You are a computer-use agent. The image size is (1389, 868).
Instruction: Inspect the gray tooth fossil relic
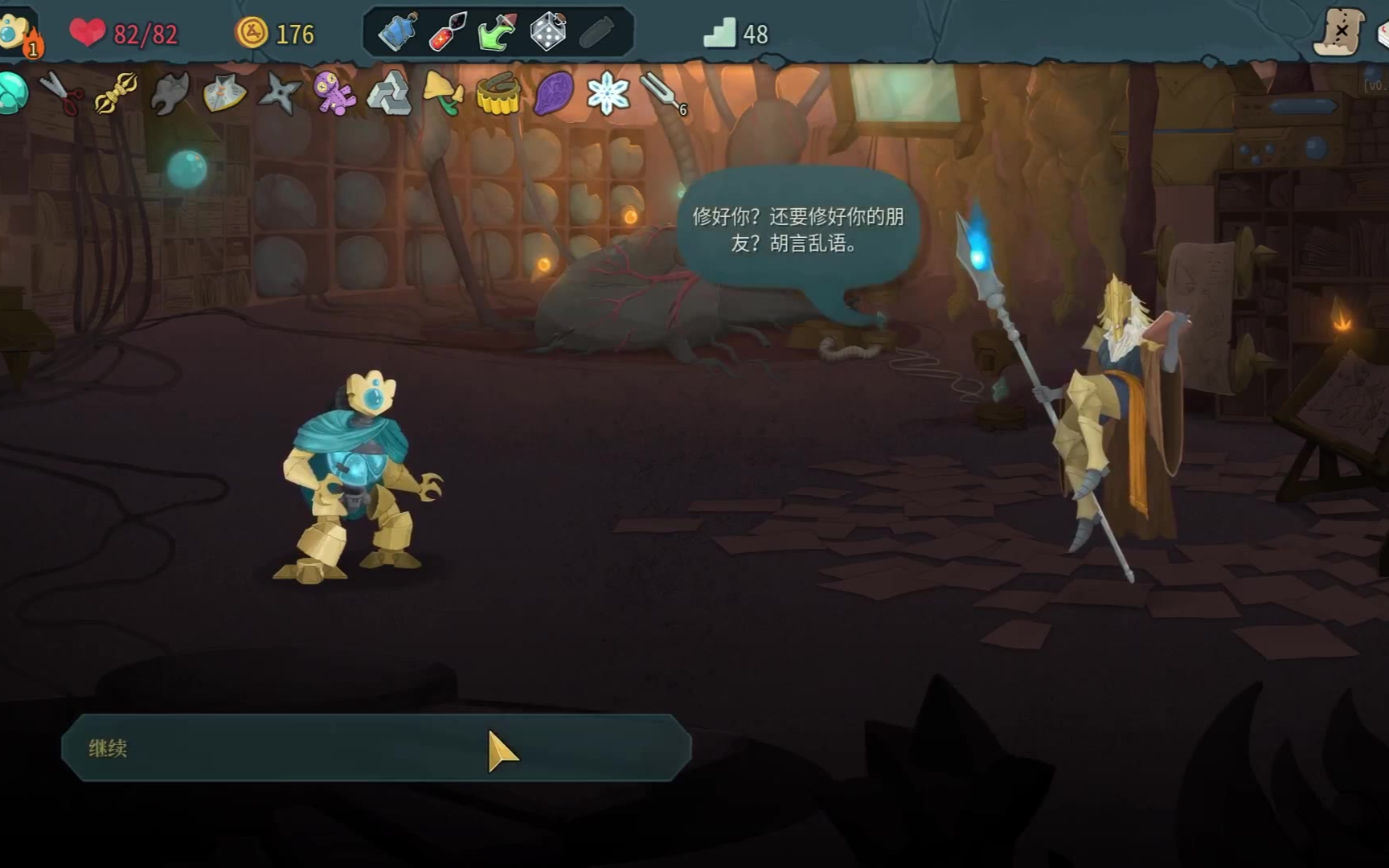point(170,93)
